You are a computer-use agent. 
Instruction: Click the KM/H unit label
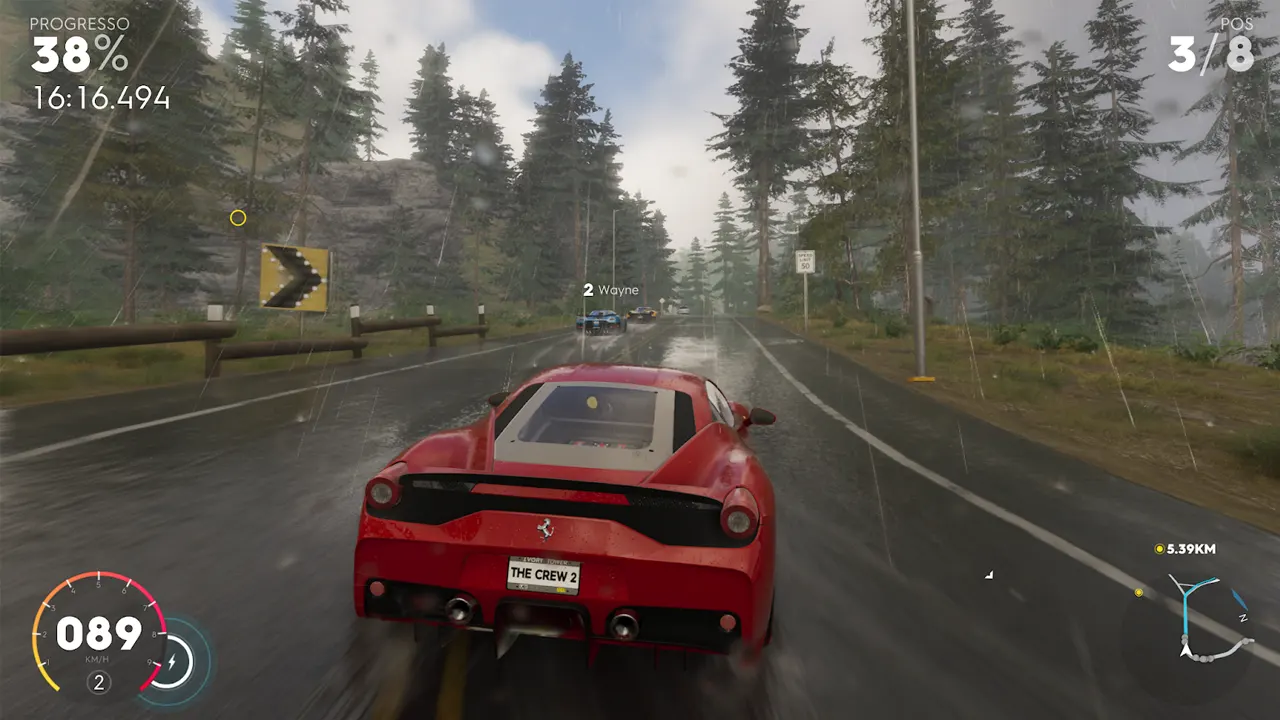click(97, 659)
